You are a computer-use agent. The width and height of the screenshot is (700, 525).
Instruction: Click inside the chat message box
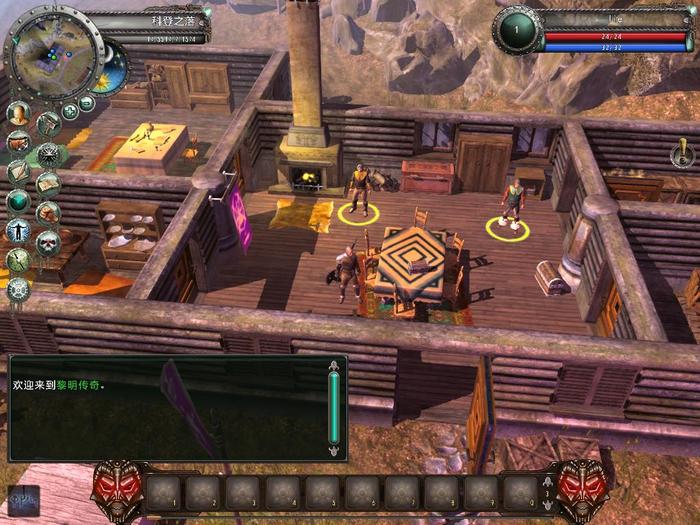[165, 409]
